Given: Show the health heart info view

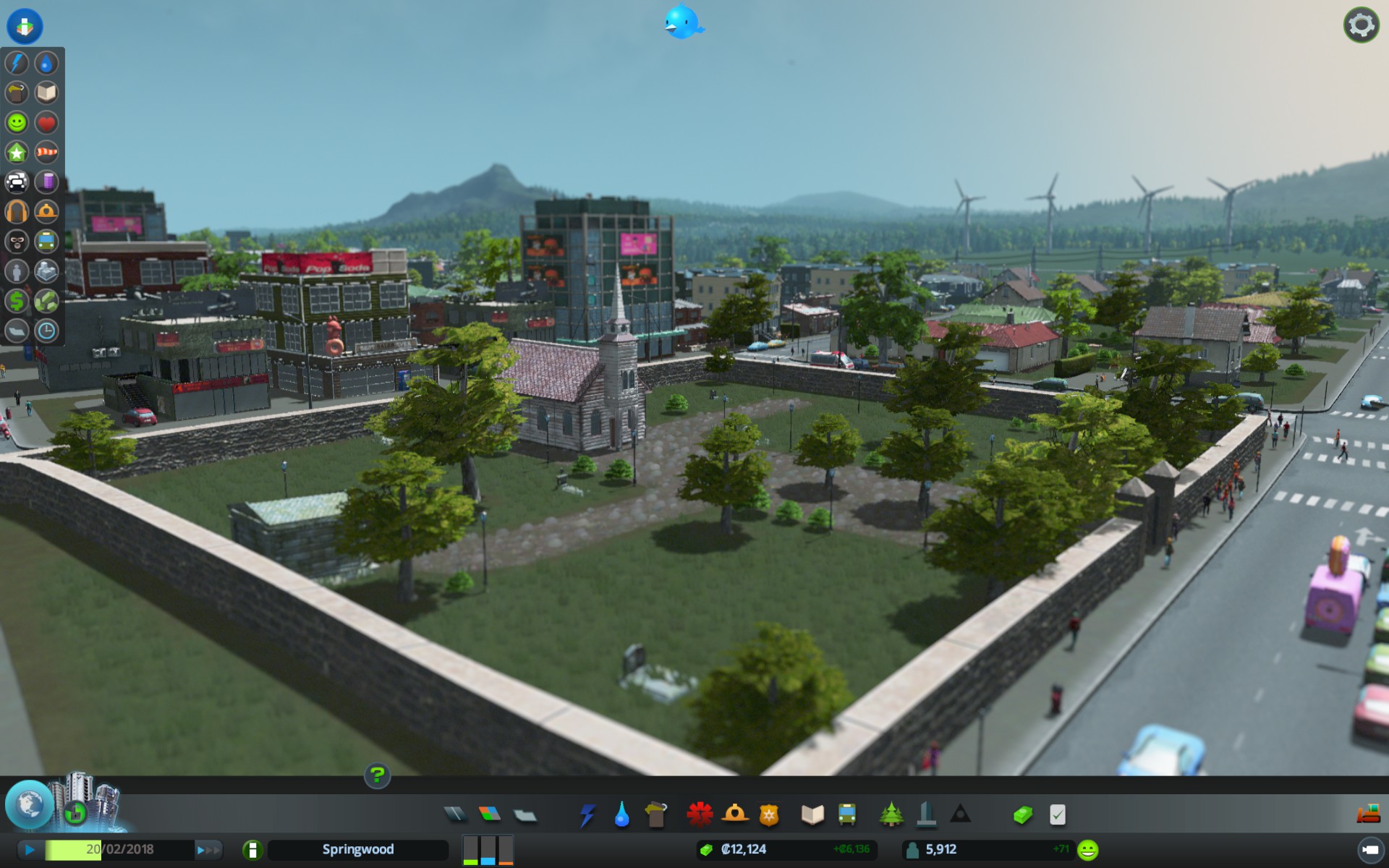Looking at the screenshot, I should 46,122.
